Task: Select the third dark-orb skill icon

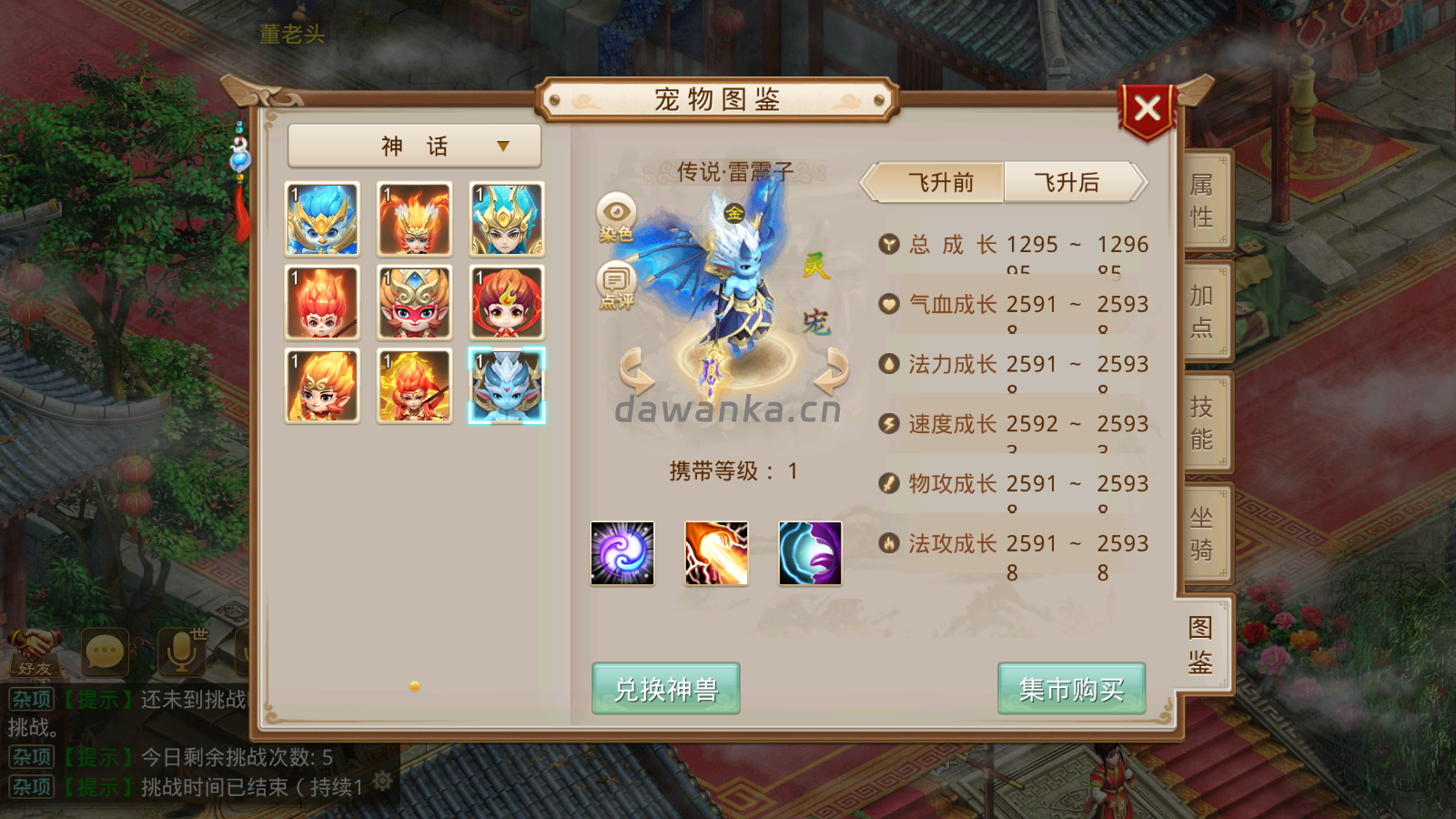Action: (810, 554)
